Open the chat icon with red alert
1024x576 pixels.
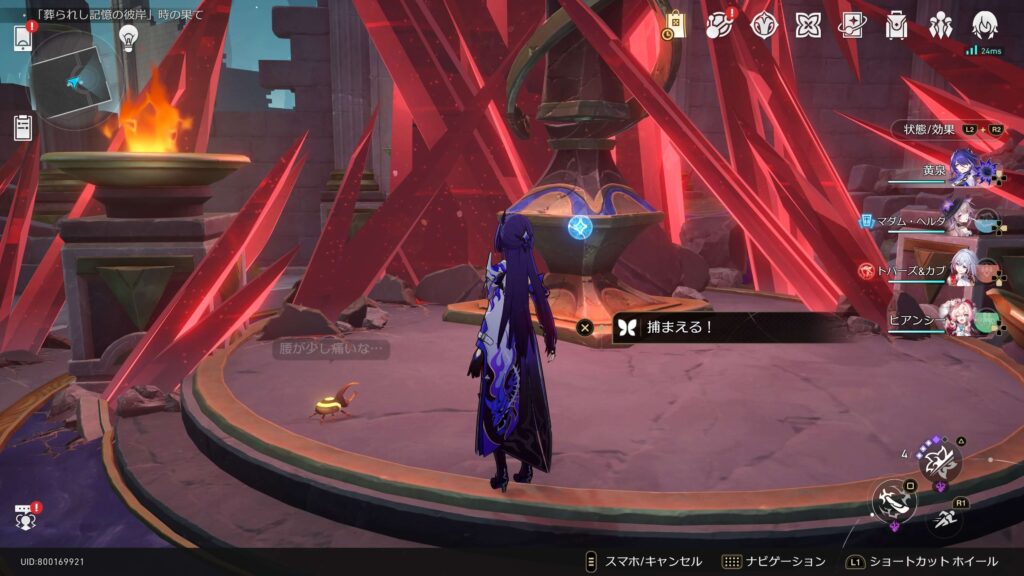25,517
